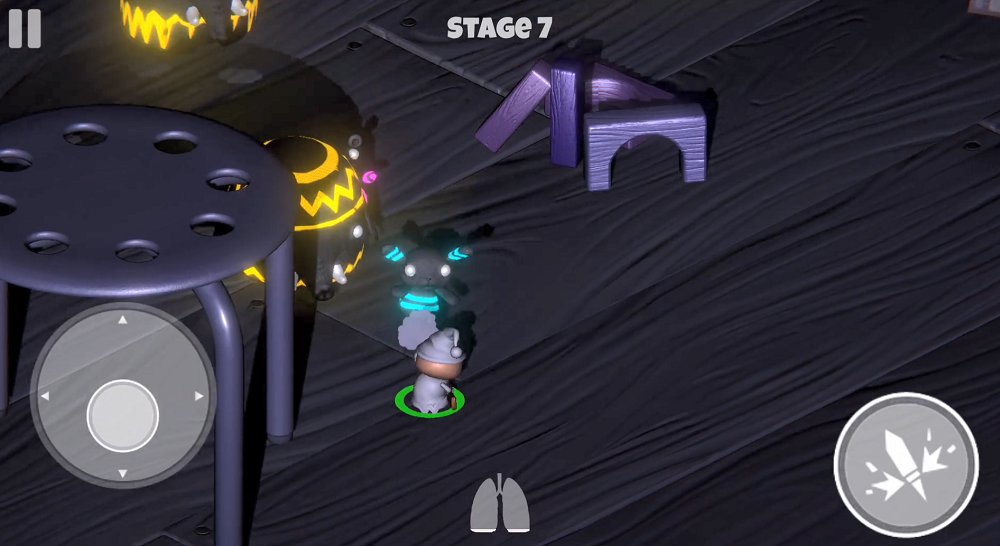Tap the joystick's left arrow
This screenshot has width=1000, height=546.
click(x=45, y=397)
